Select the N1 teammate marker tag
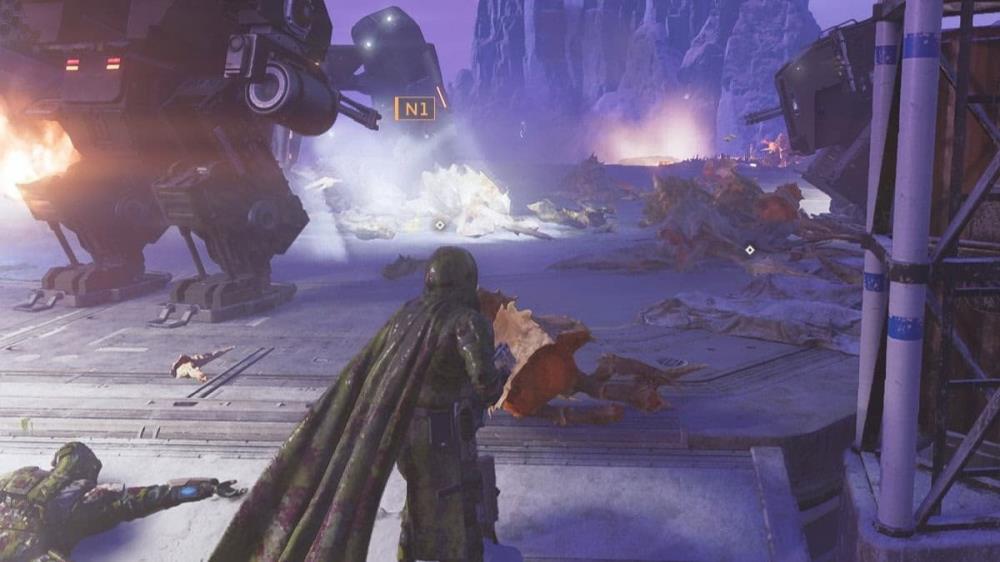1000x562 pixels. pos(415,108)
